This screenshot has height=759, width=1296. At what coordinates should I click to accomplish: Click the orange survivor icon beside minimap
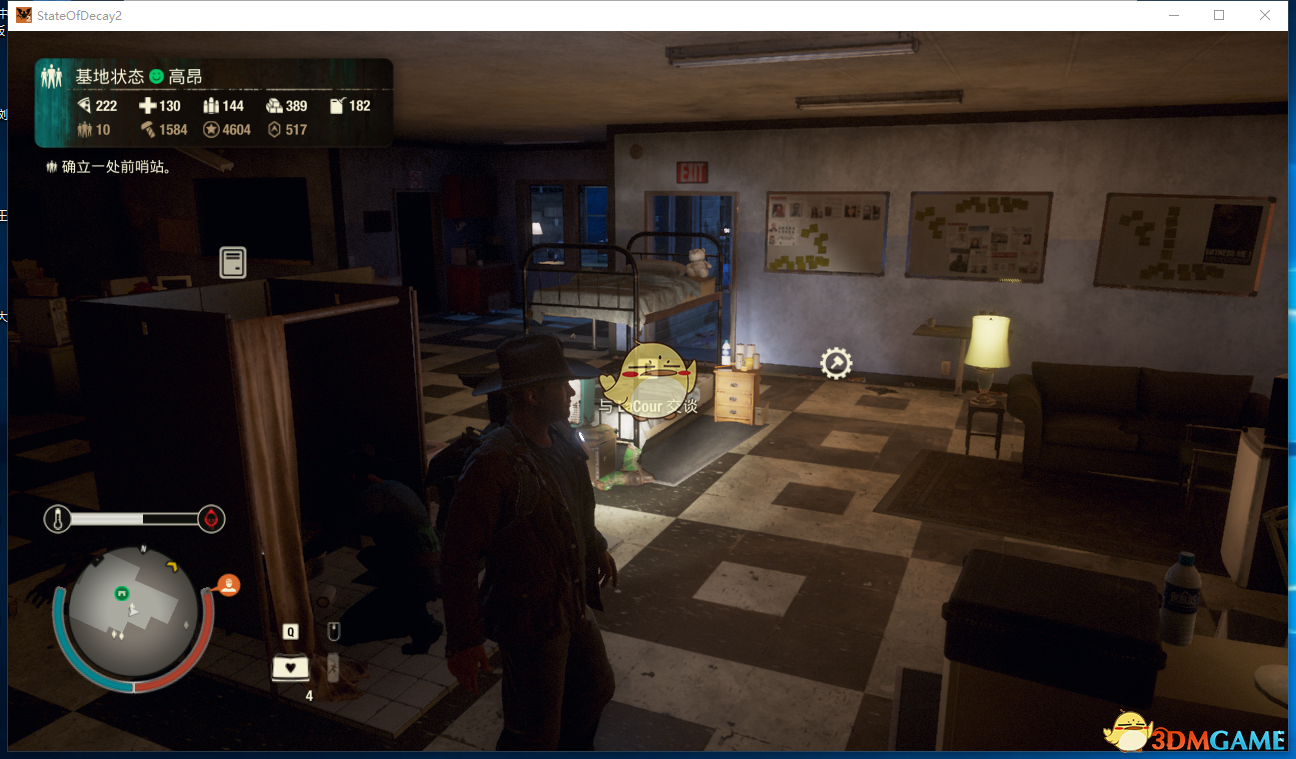coord(229,585)
